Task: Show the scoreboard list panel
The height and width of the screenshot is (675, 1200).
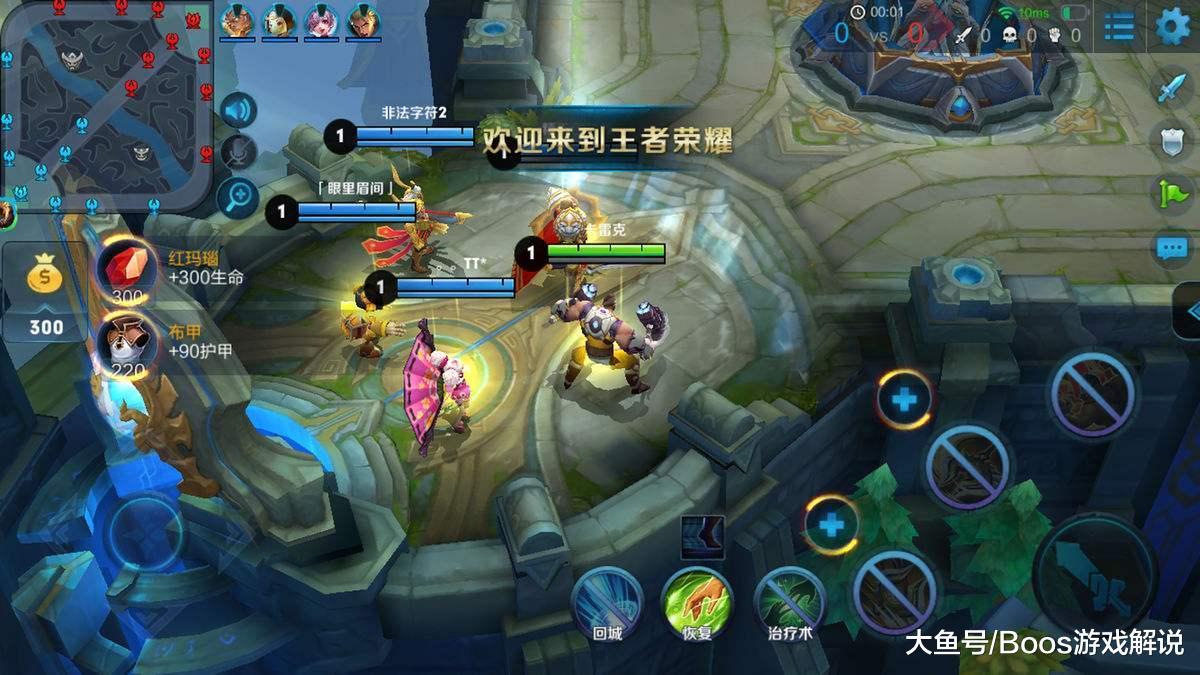Action: [1119, 27]
